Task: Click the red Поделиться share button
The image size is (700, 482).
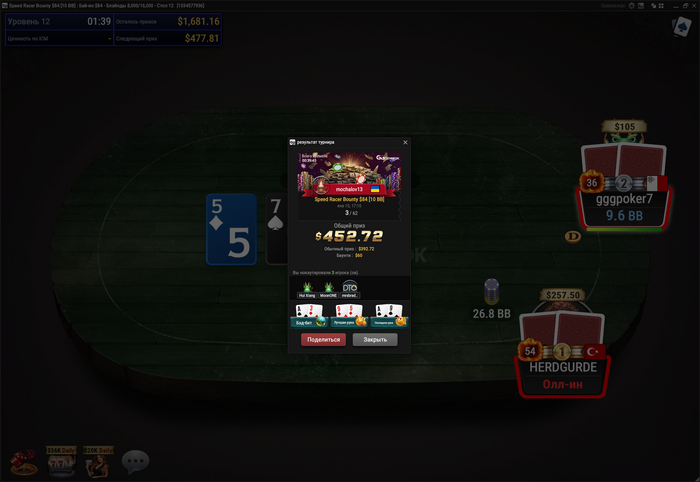Action: [x=323, y=340]
